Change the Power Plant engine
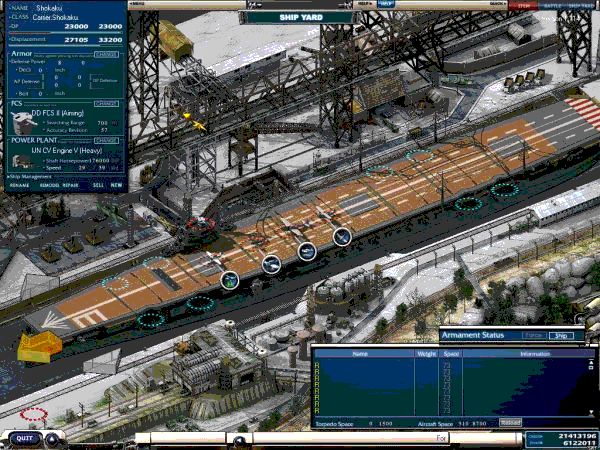Viewport: 600px width, 450px height. tap(106, 141)
